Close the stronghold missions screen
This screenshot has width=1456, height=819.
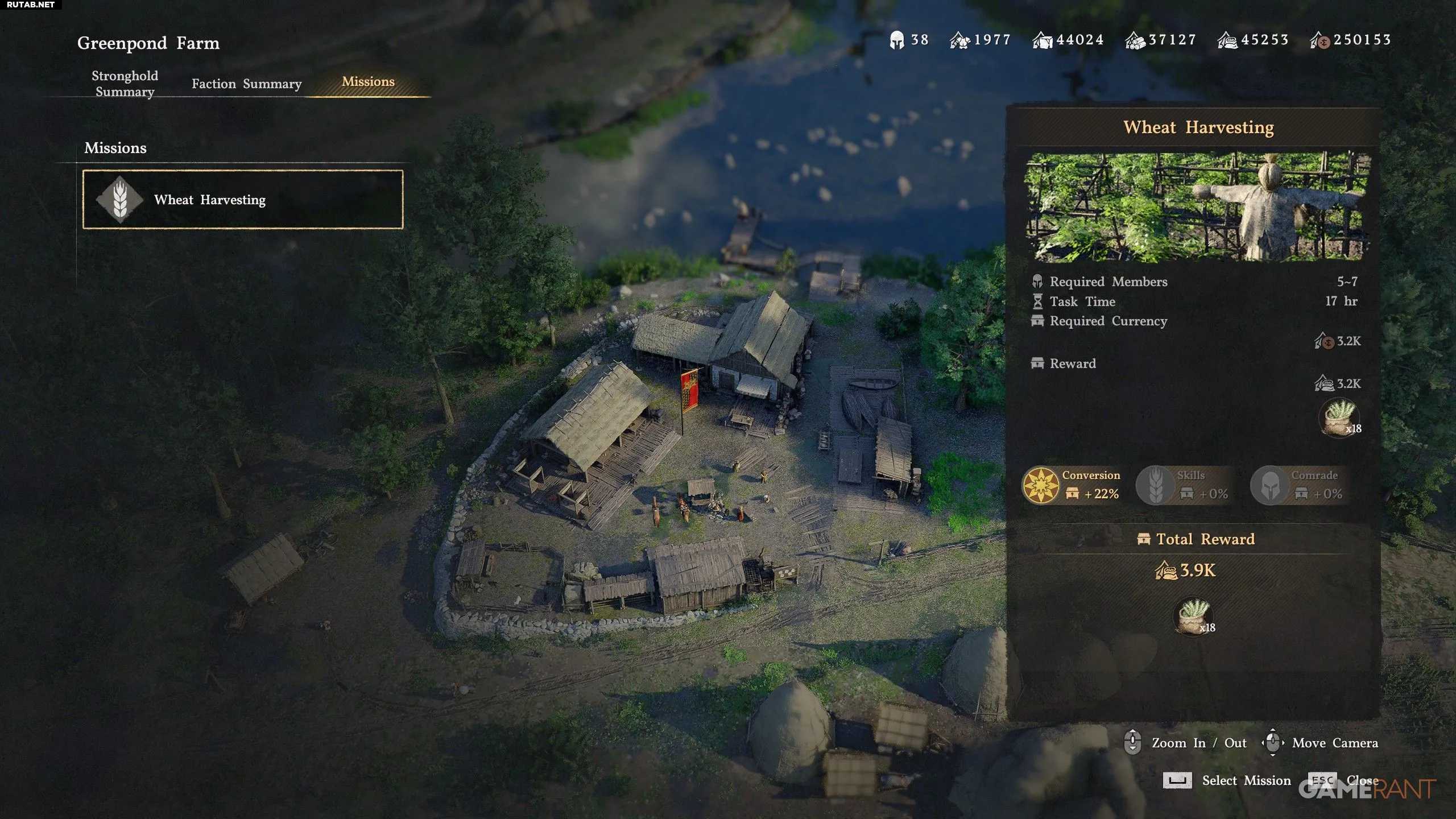click(x=1362, y=780)
